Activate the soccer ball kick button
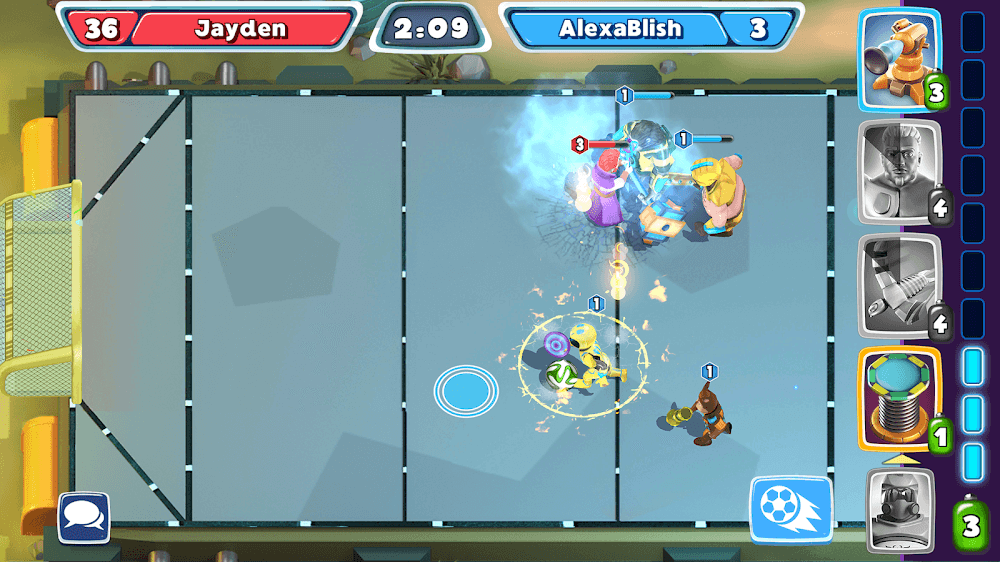The height and width of the screenshot is (562, 1000). tap(790, 510)
